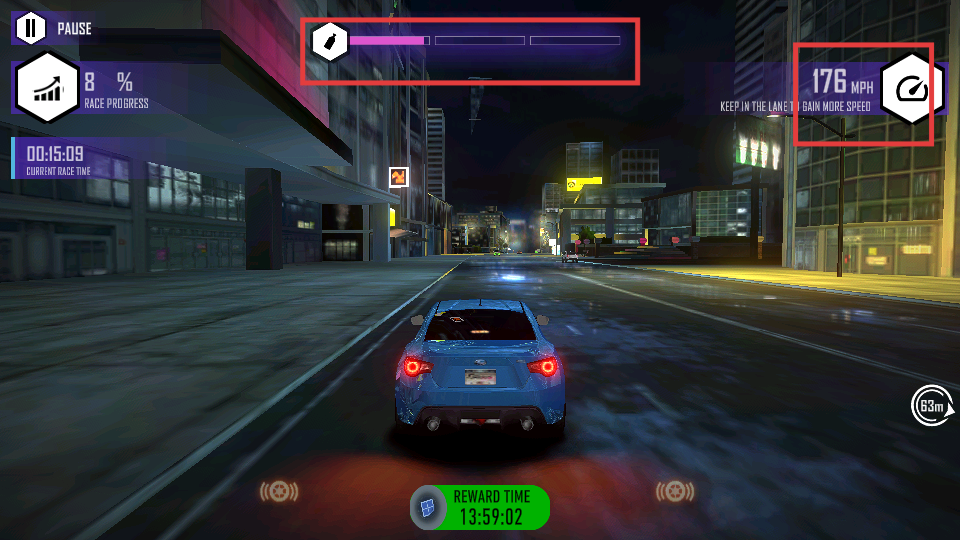Pause the race
Viewport: 960px width, 540px height.
click(x=31, y=28)
